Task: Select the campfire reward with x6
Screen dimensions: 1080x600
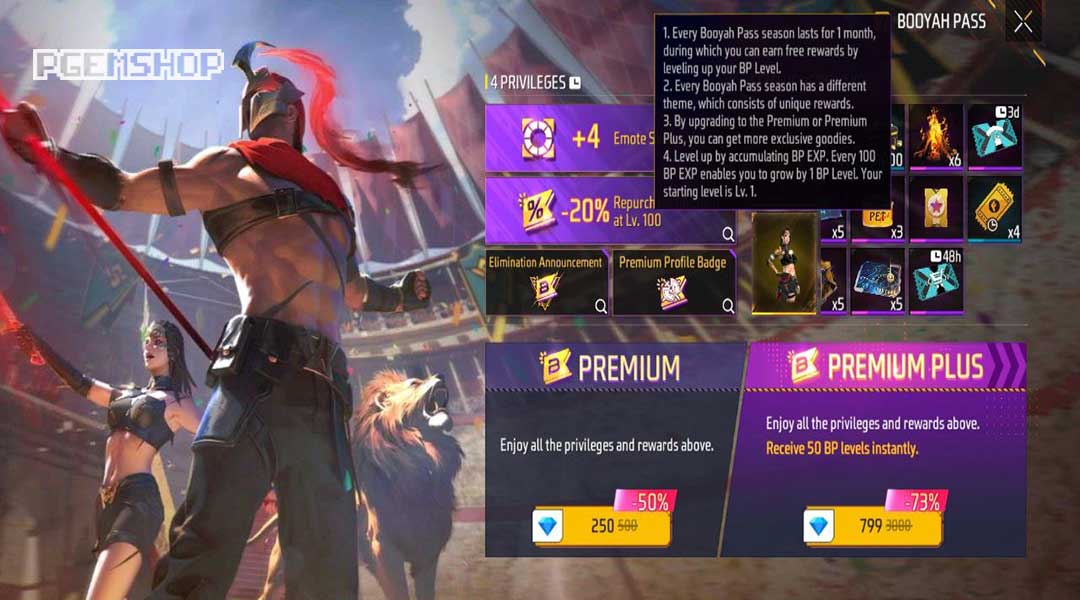Action: coord(935,137)
